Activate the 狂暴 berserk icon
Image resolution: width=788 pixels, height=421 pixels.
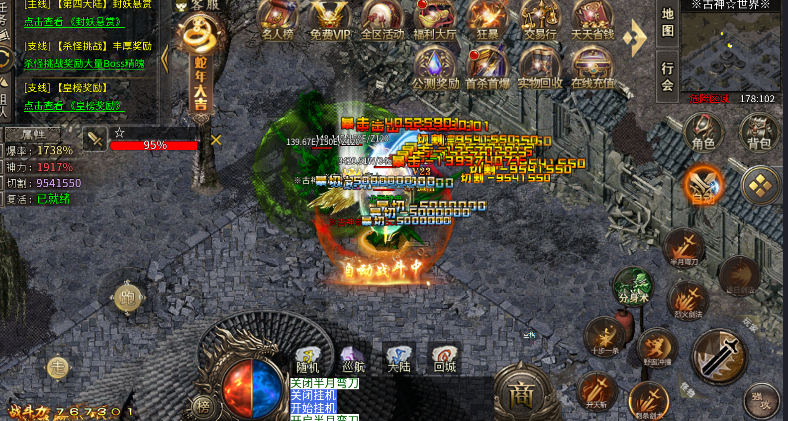[x=488, y=20]
